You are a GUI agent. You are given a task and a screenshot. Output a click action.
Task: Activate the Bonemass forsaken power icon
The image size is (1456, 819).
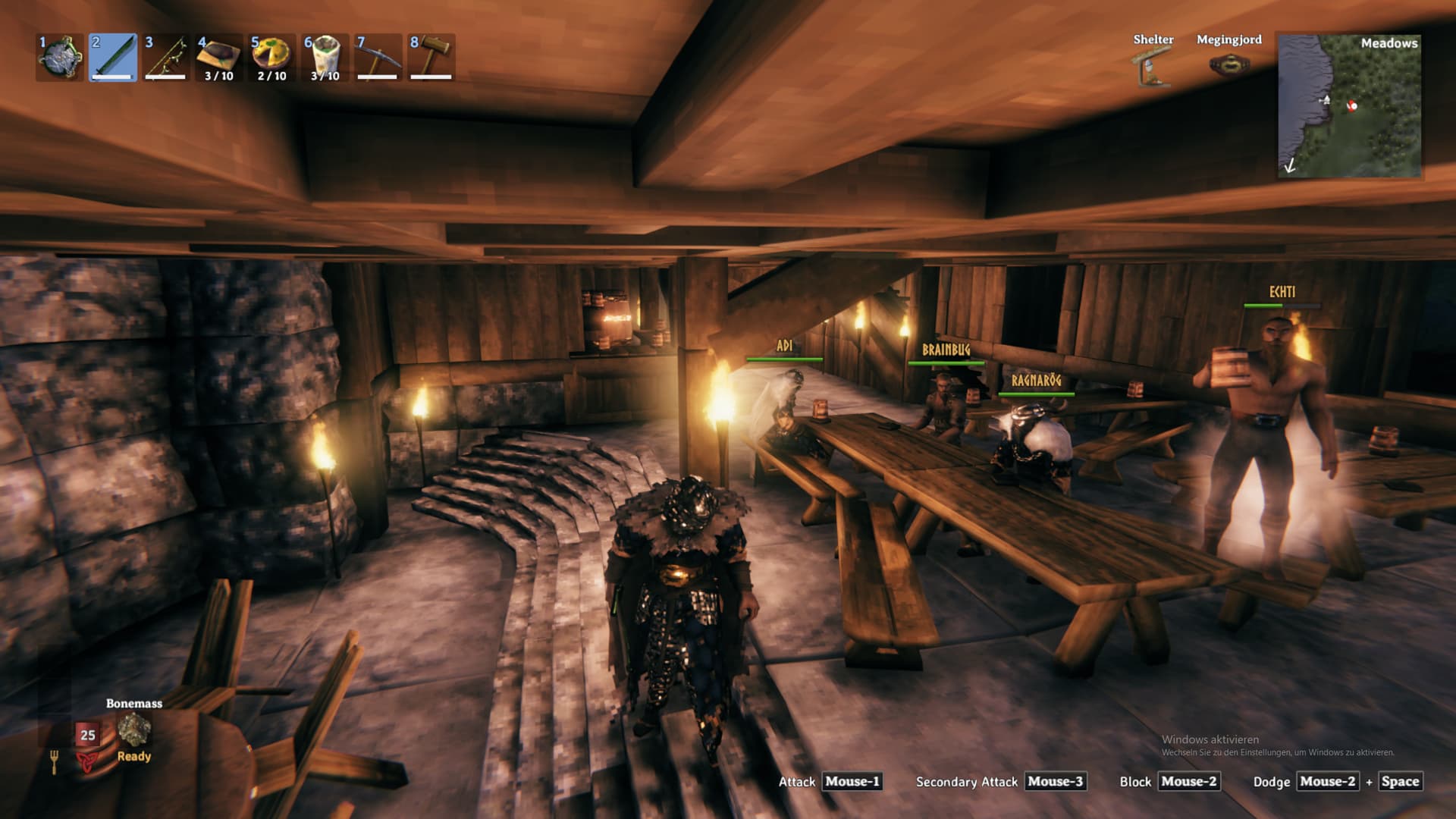pos(134,729)
